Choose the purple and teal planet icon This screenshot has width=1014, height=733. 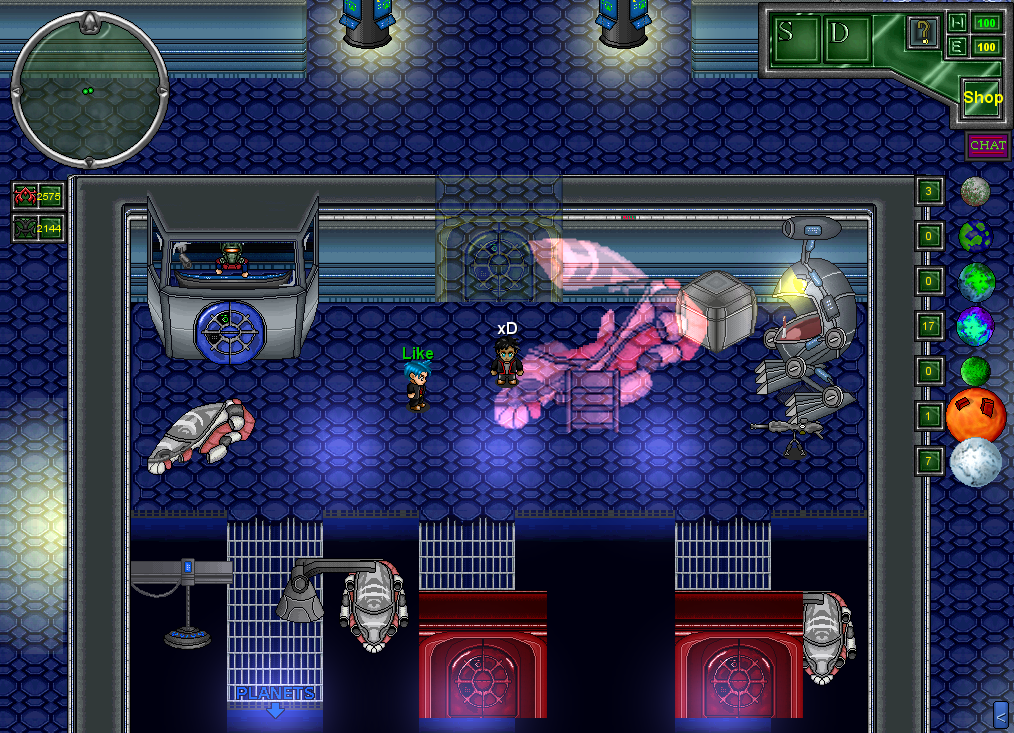point(976,326)
